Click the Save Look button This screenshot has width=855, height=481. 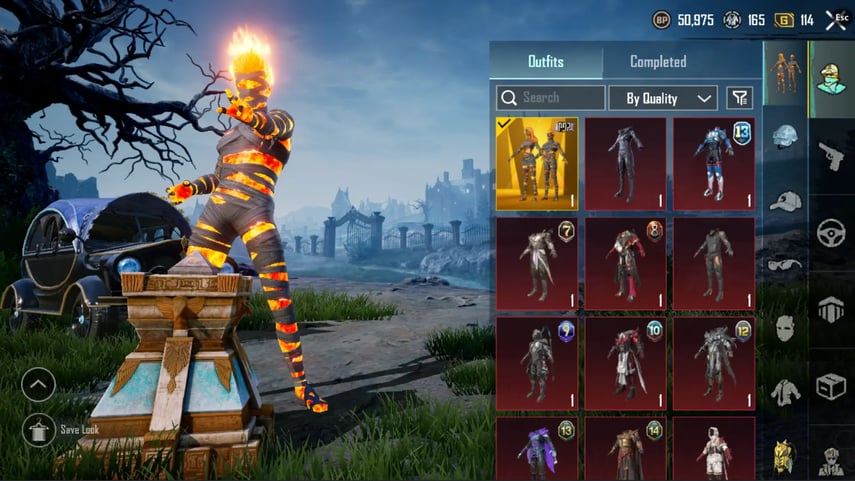point(38,430)
